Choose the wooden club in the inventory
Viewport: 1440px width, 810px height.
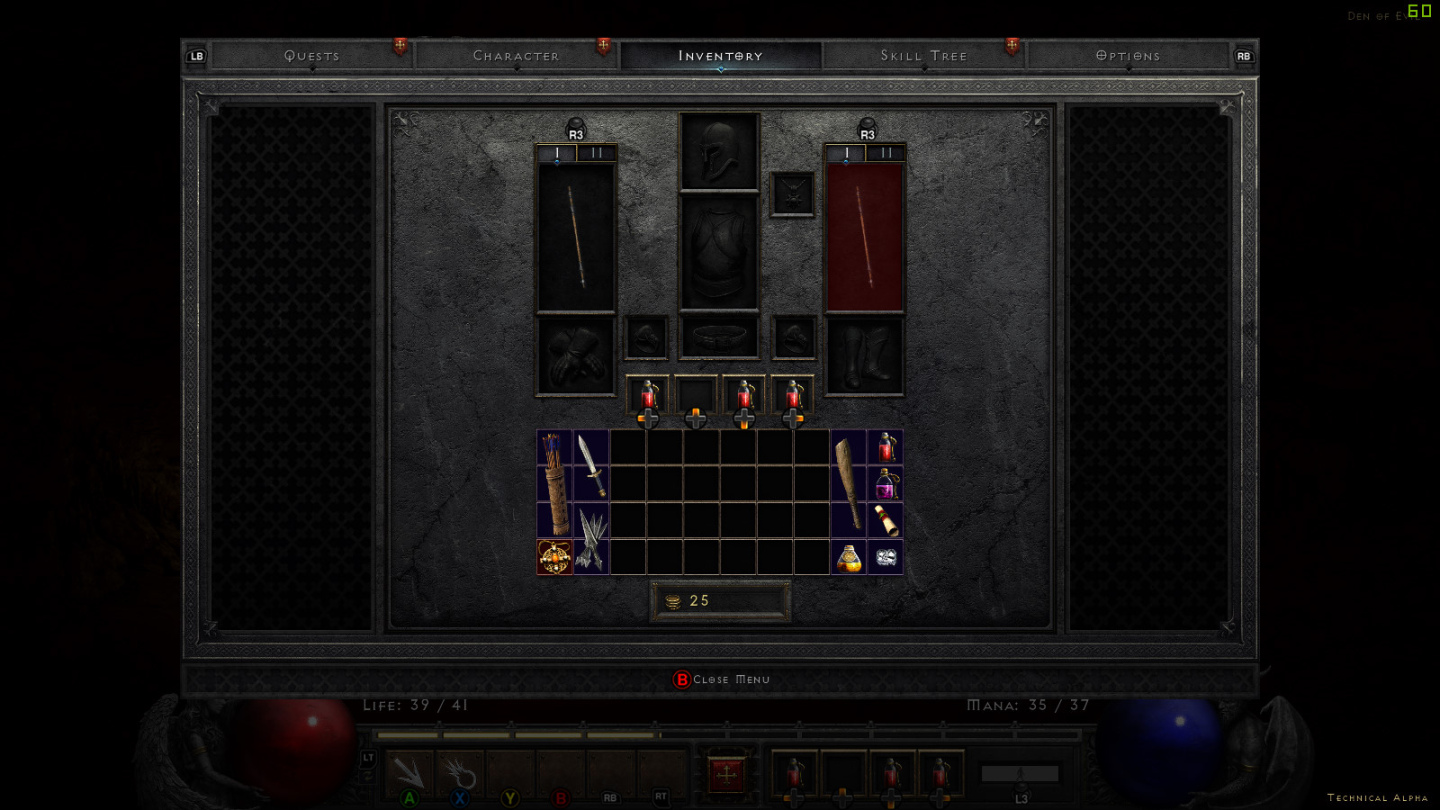848,484
